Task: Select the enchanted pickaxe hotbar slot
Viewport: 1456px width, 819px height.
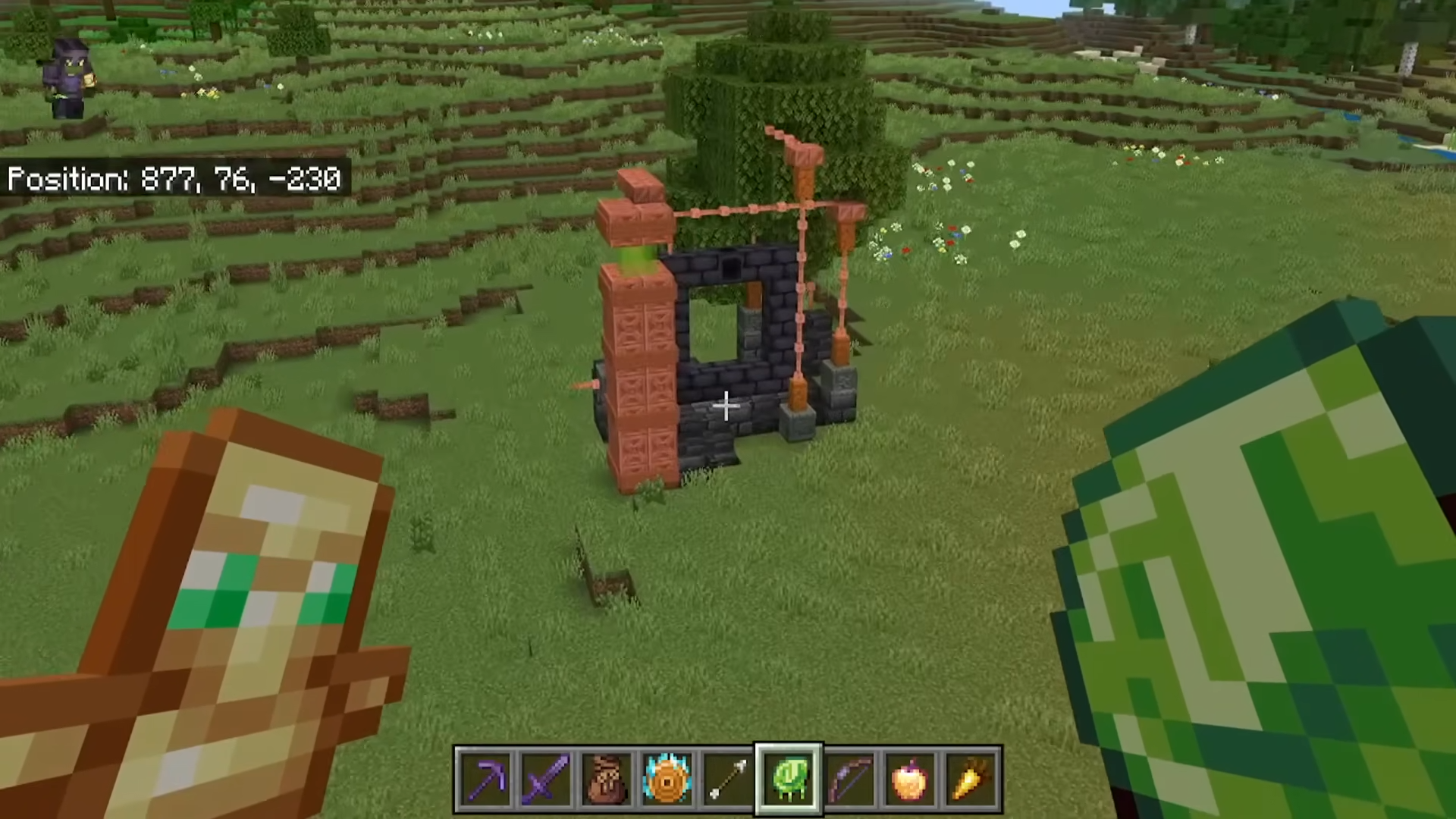Action: [x=485, y=779]
